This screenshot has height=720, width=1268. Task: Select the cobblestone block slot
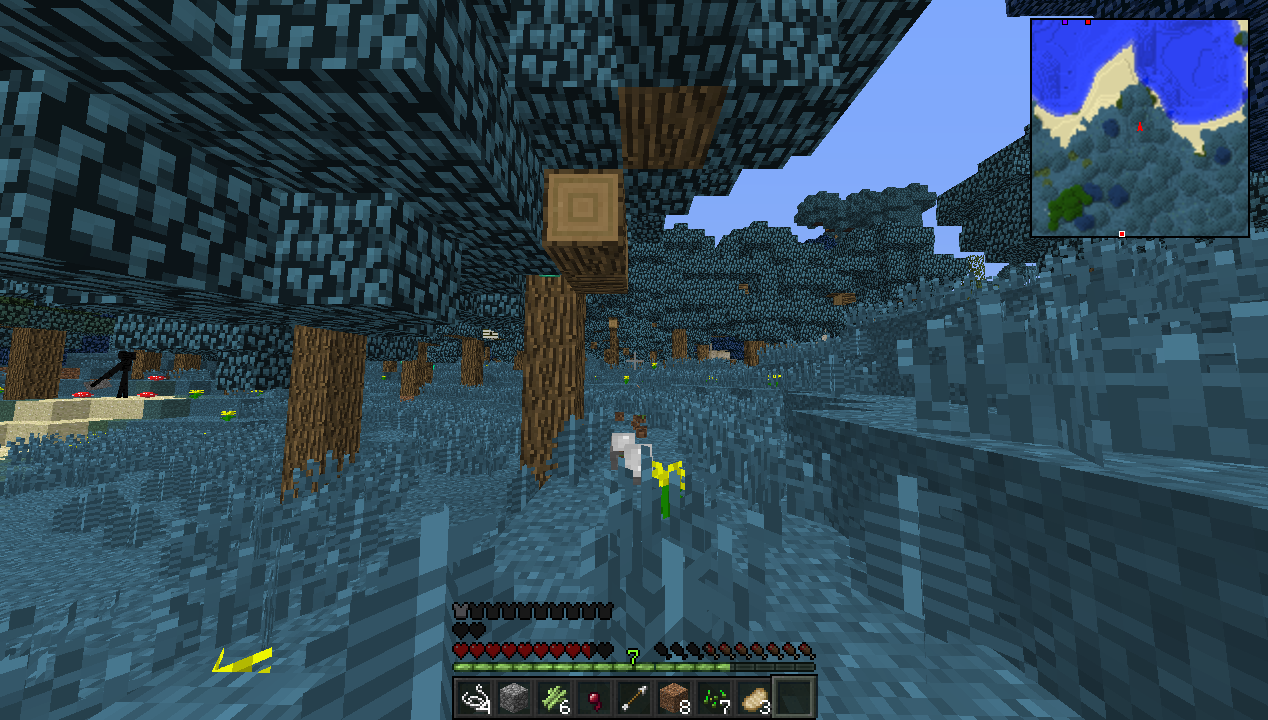click(514, 696)
